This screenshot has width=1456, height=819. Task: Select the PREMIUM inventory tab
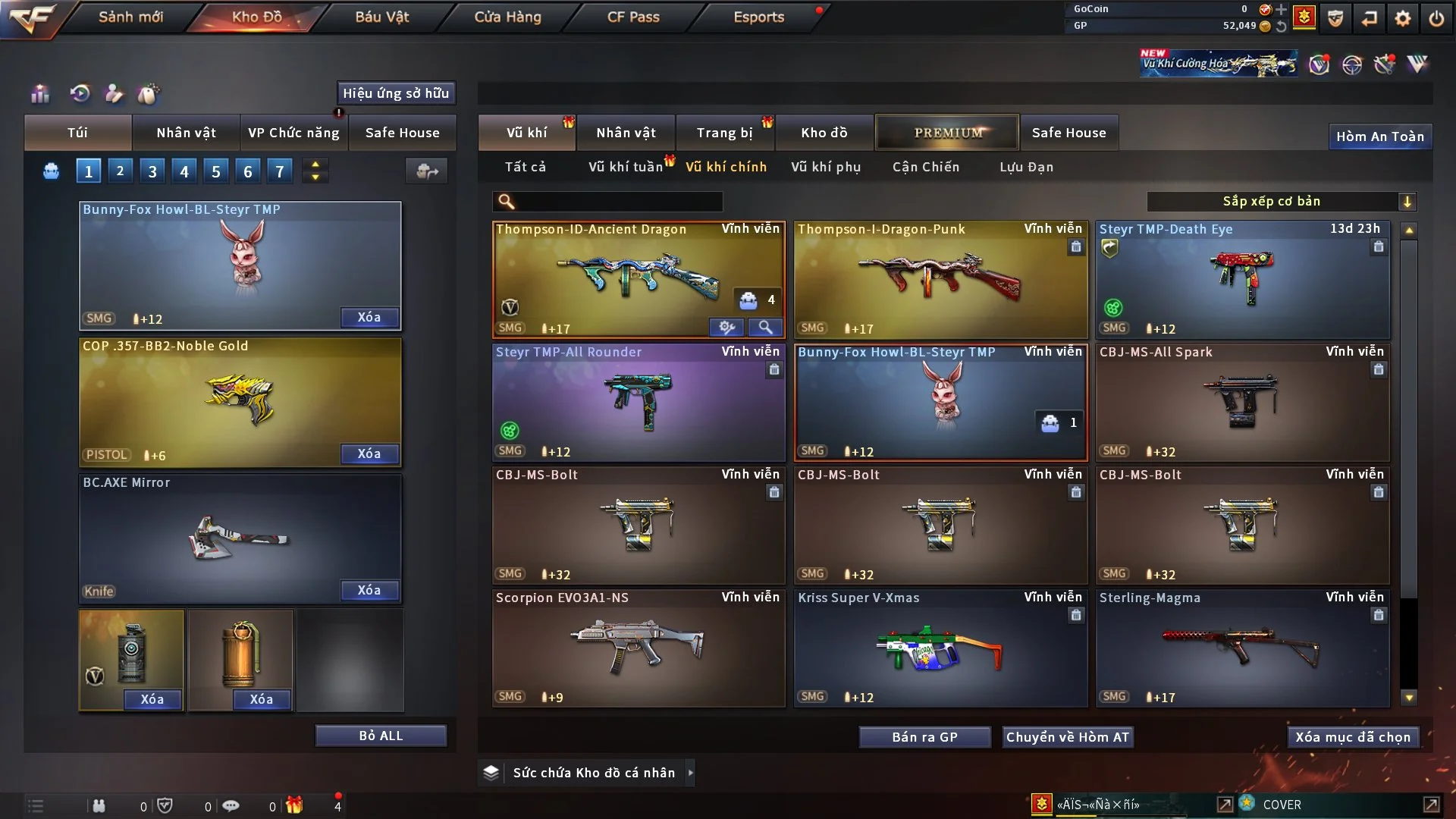[947, 133]
